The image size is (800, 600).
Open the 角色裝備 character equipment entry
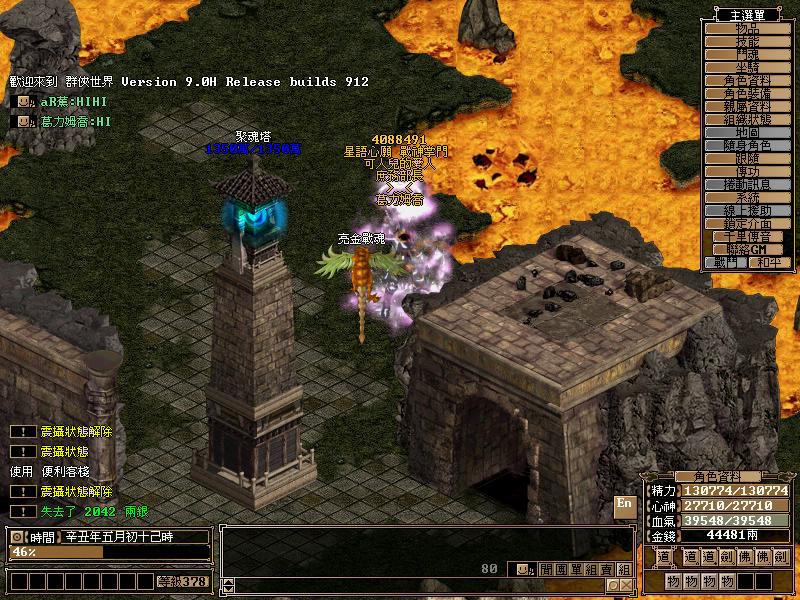pos(747,93)
